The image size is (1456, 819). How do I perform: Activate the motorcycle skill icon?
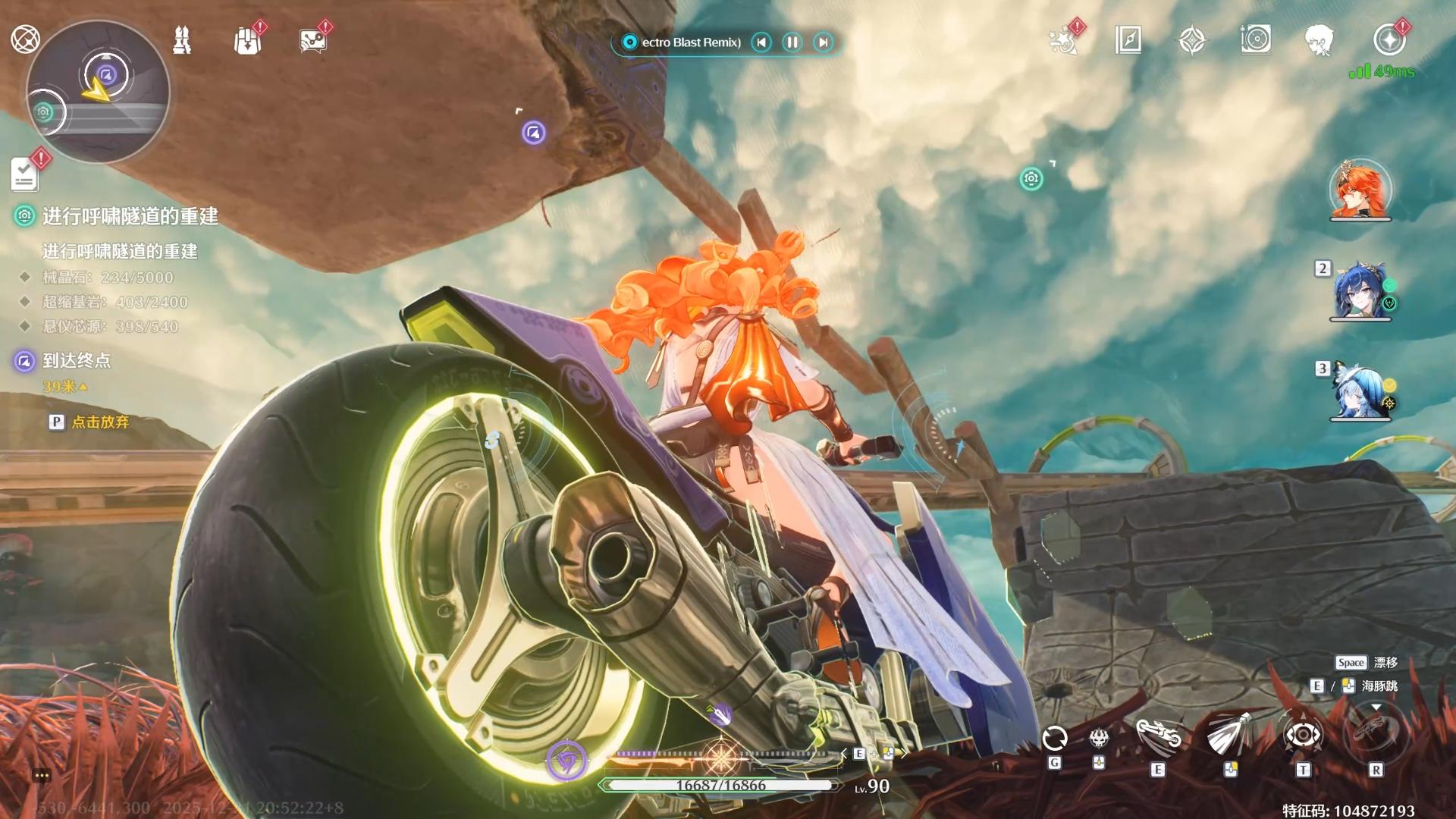point(1158,736)
